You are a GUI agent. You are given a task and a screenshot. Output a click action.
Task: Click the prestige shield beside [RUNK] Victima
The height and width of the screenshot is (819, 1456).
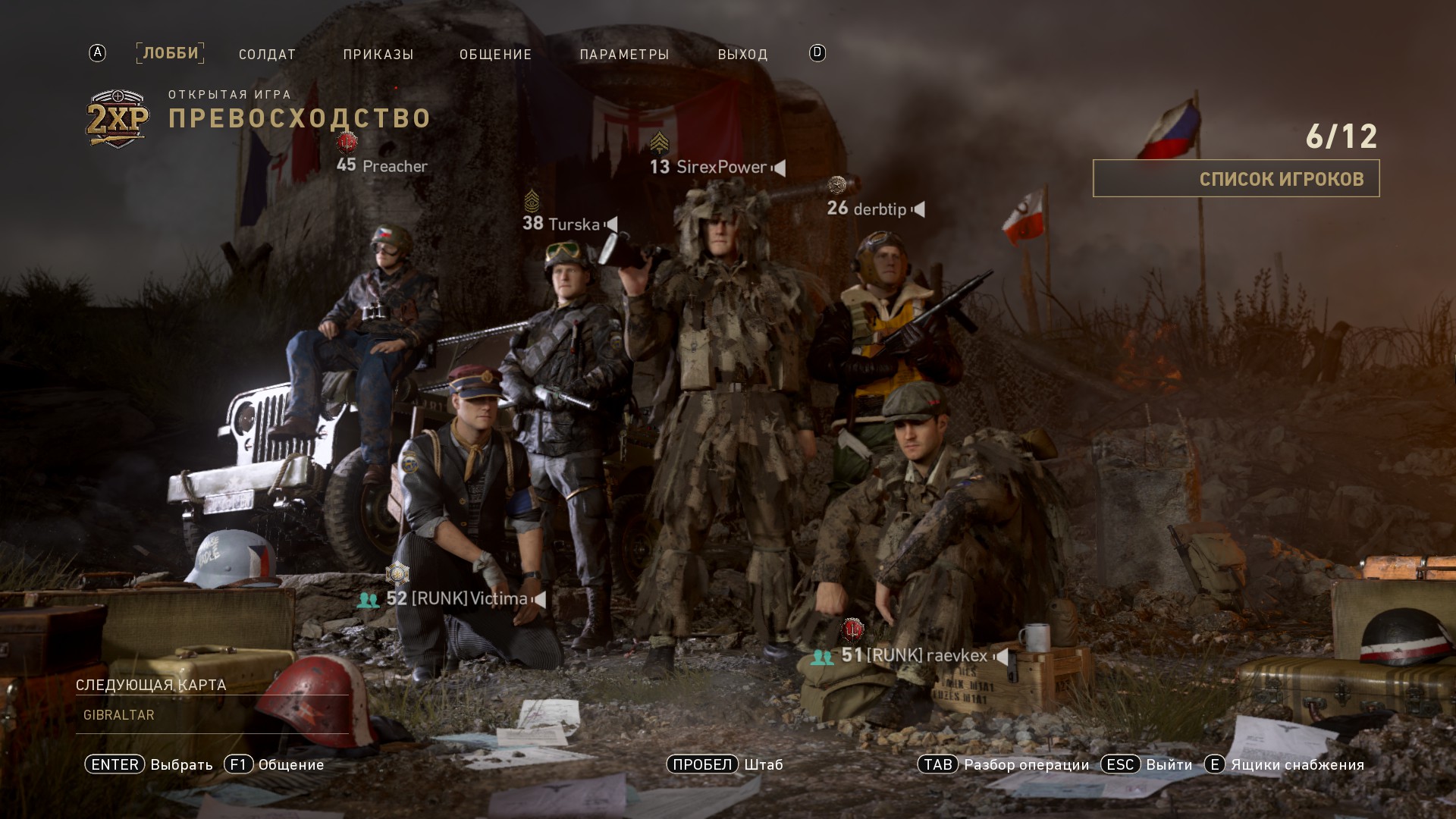point(397,575)
